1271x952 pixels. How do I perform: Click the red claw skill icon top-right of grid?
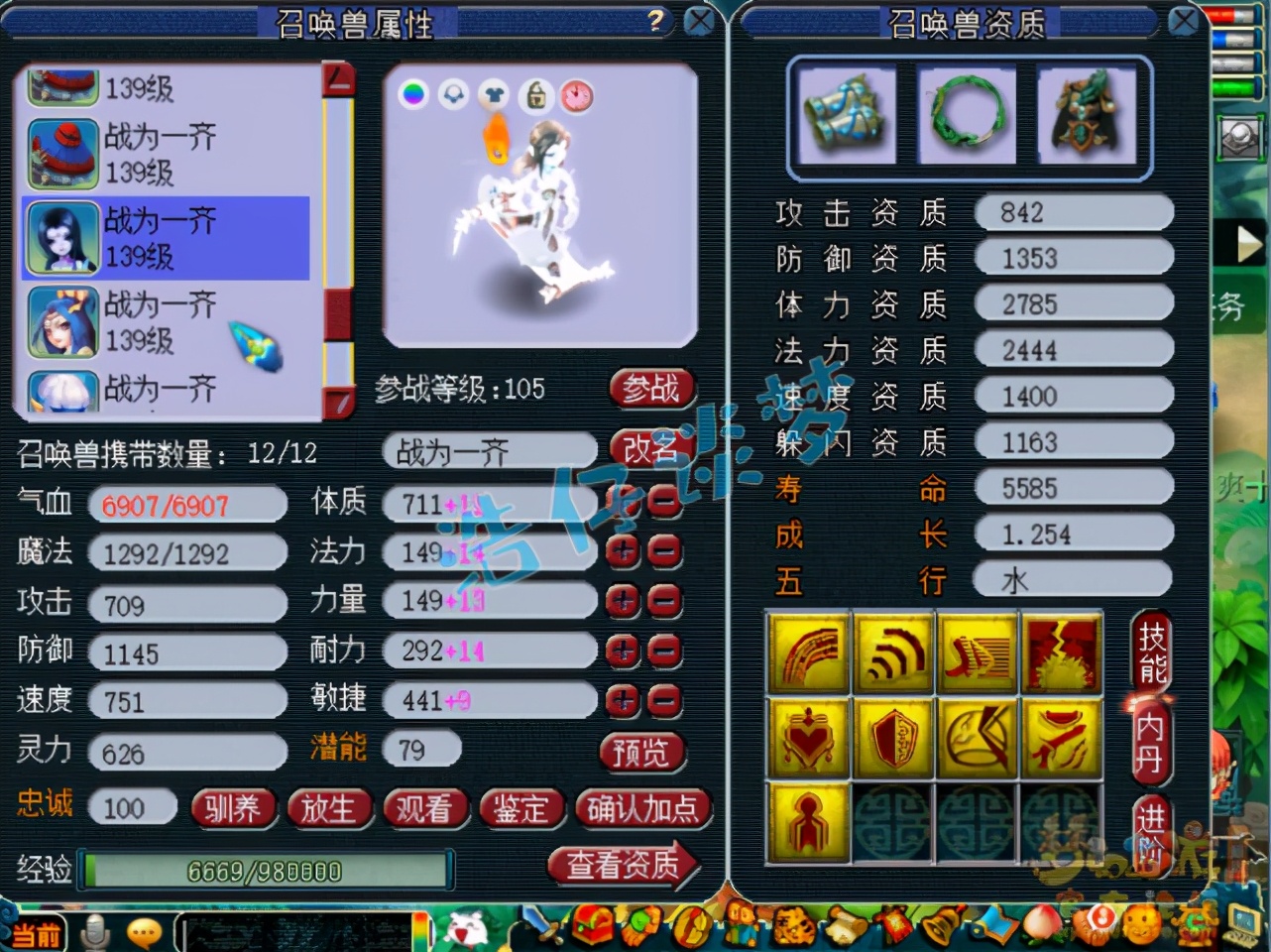[1064, 654]
